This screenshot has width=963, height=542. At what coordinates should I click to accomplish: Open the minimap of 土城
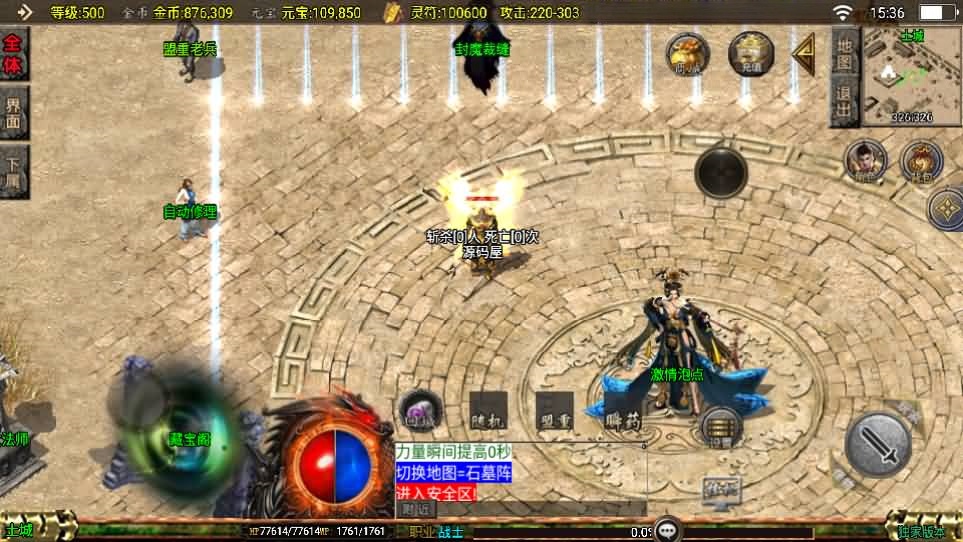point(912,75)
